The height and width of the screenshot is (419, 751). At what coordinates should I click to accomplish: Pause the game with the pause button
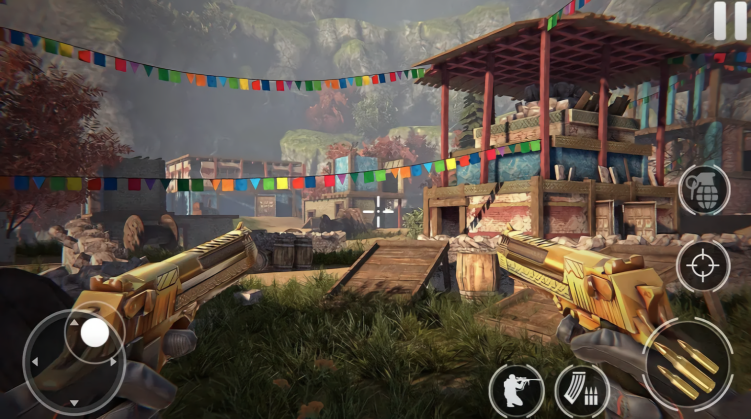point(730,21)
